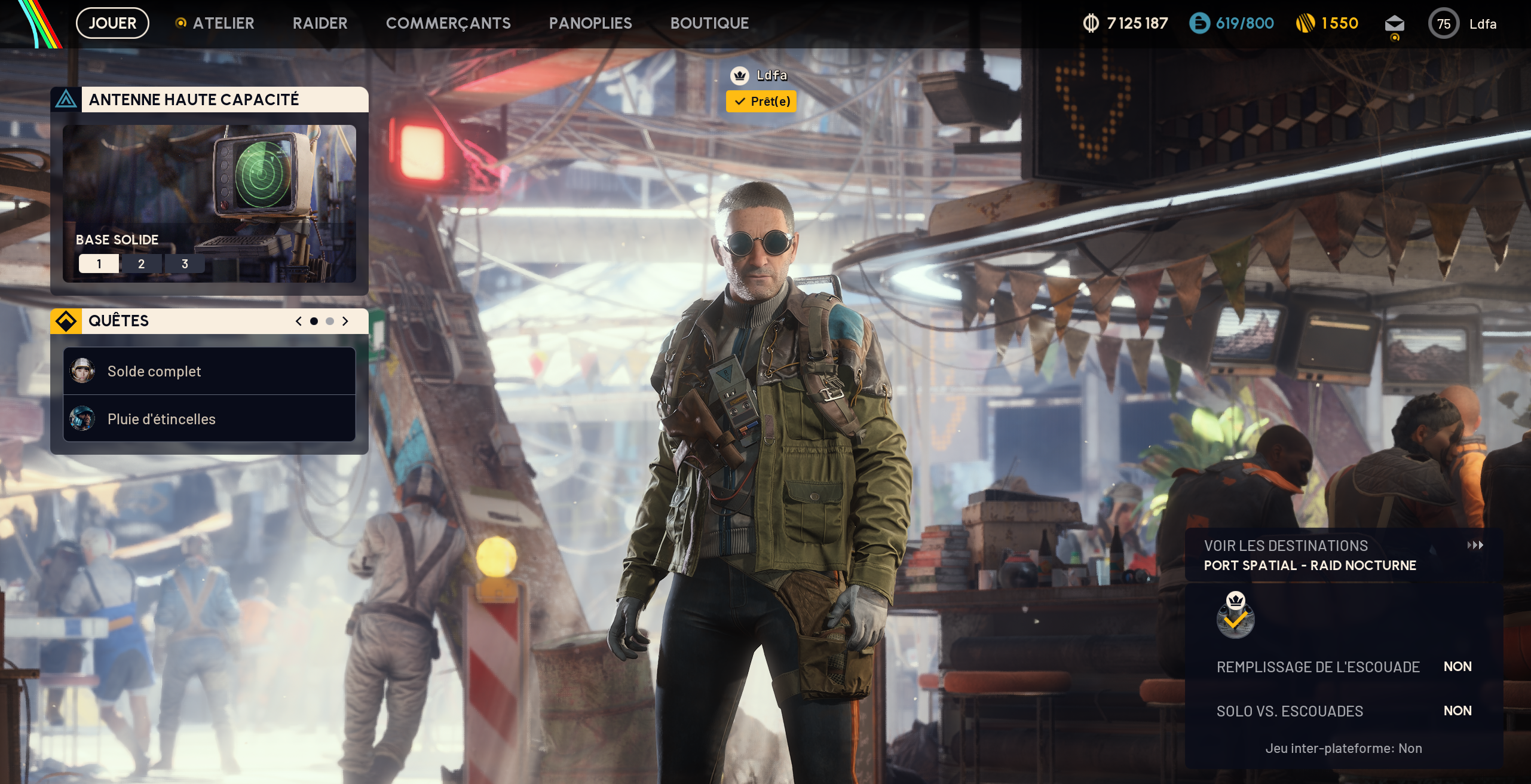Select the Panoplies tab
The image size is (1531, 784).
pyautogui.click(x=590, y=23)
